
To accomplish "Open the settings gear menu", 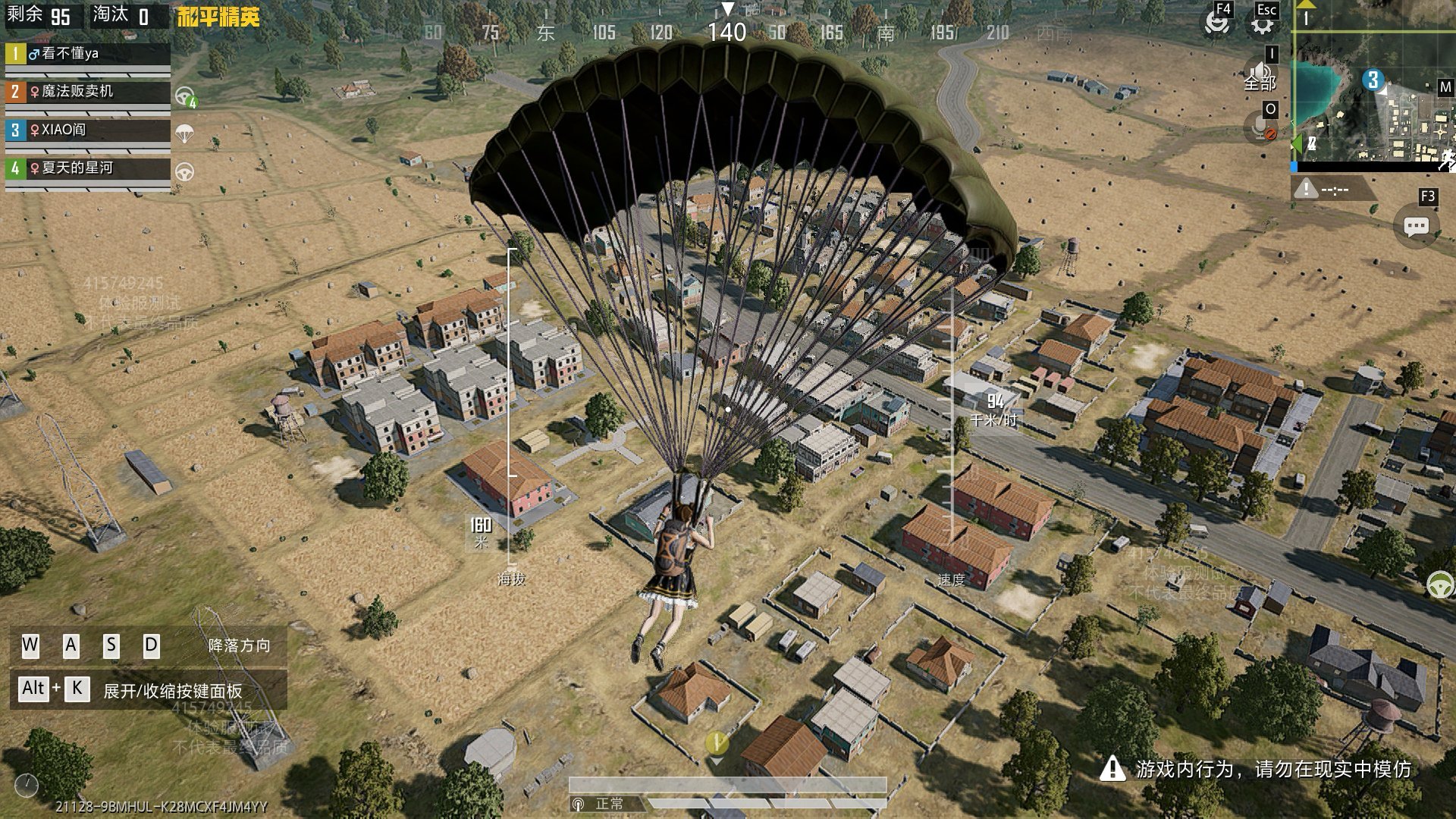I will tap(1262, 24).
